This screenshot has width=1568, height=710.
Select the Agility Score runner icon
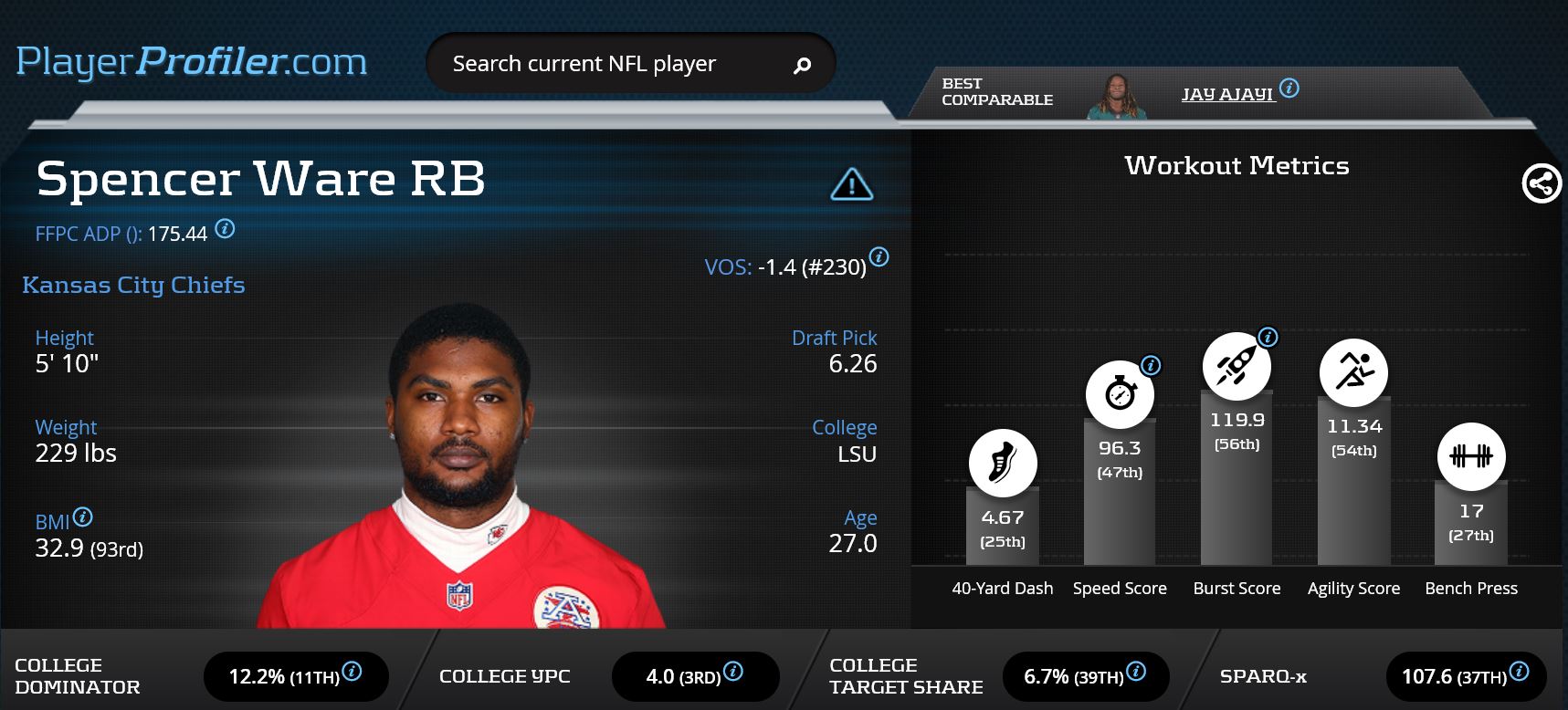[1353, 372]
